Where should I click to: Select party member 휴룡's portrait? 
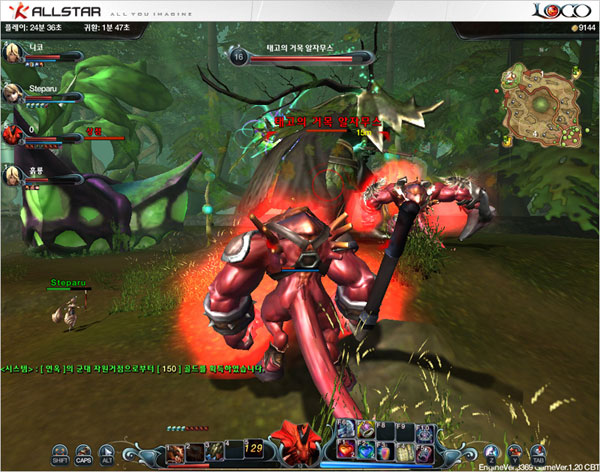point(13,175)
